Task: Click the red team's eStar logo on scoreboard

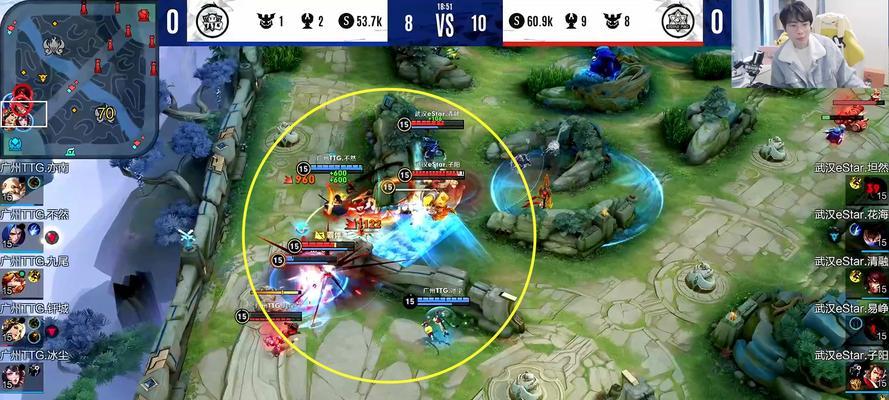Action: pos(679,21)
